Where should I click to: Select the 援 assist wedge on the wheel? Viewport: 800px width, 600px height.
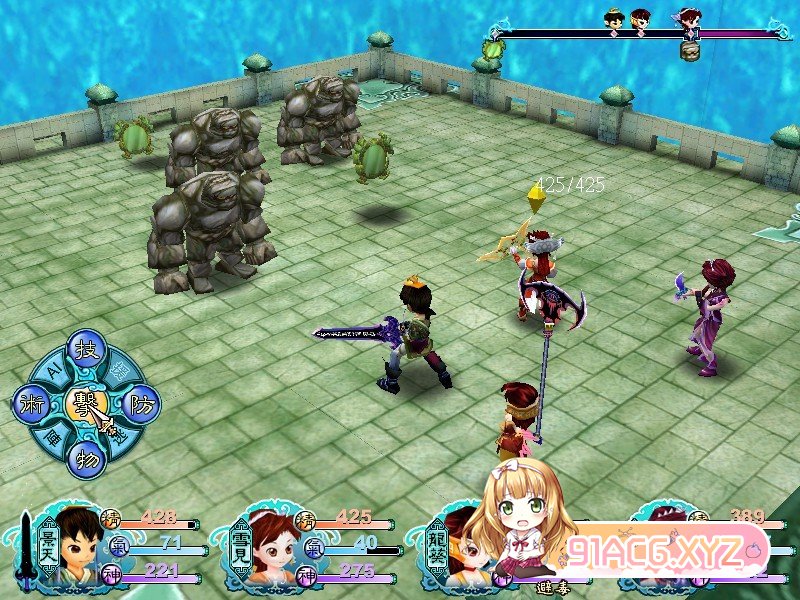click(x=119, y=370)
